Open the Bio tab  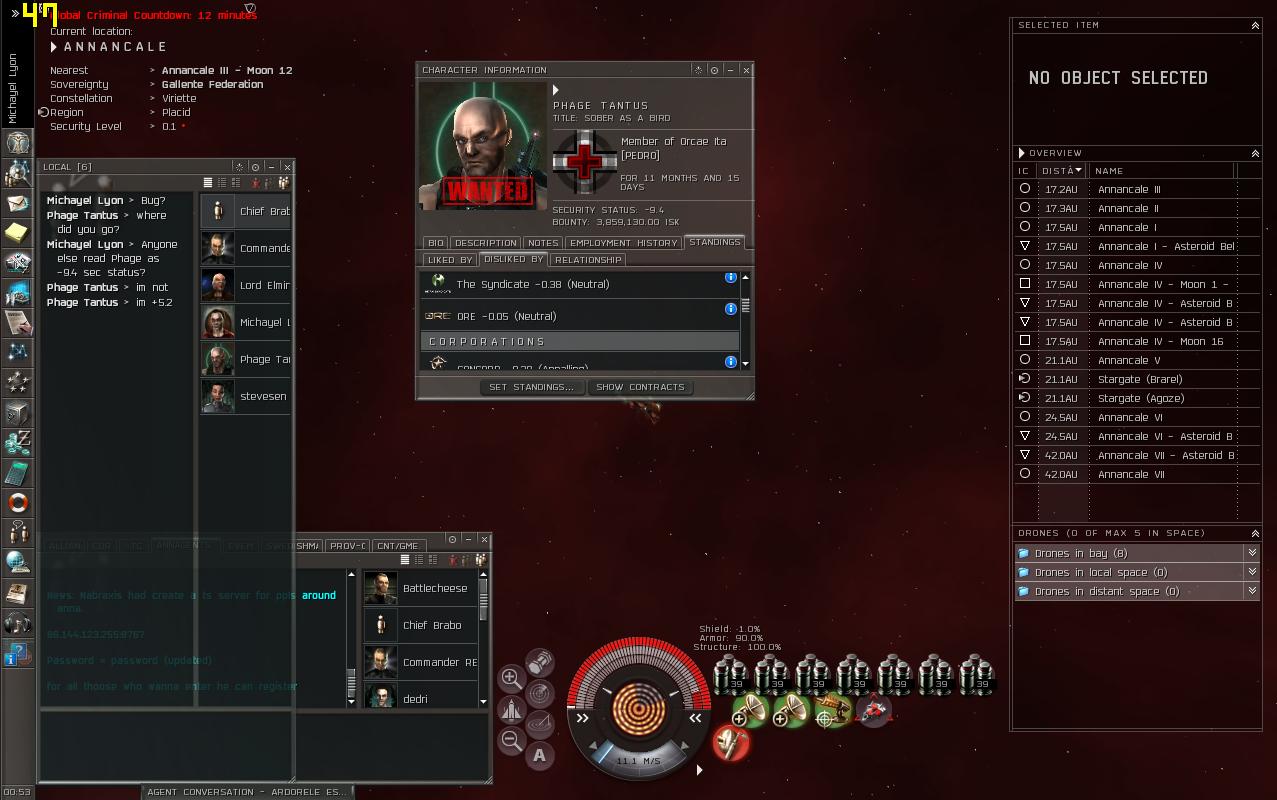436,243
